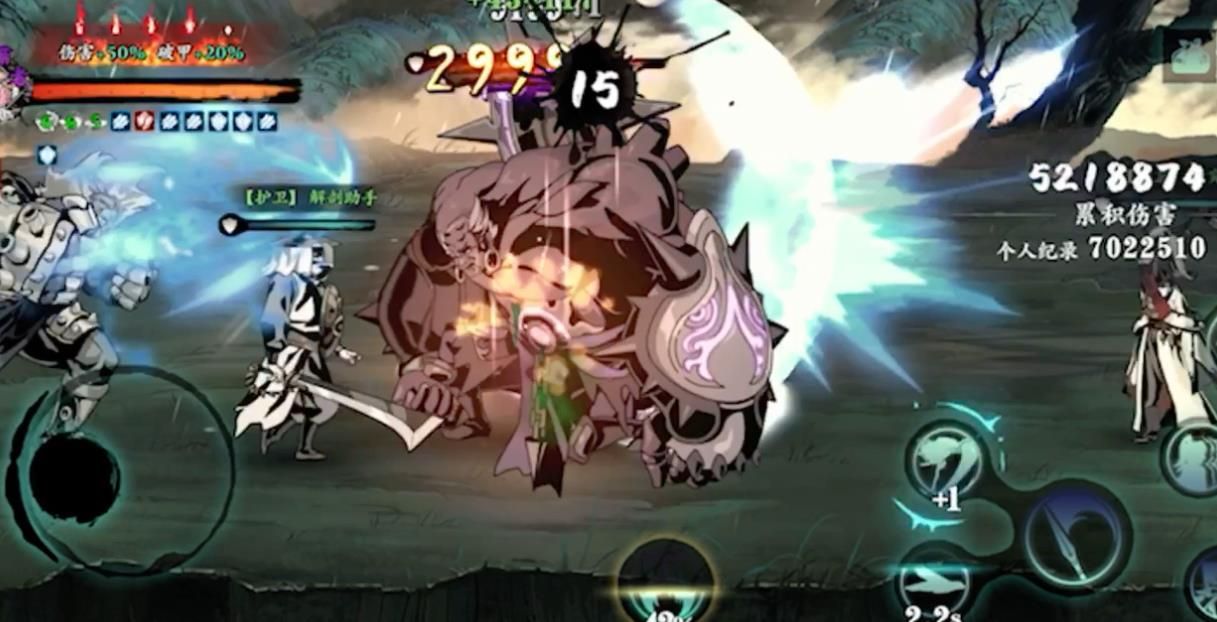
Task: Select the red buff status icon
Action: (144, 121)
